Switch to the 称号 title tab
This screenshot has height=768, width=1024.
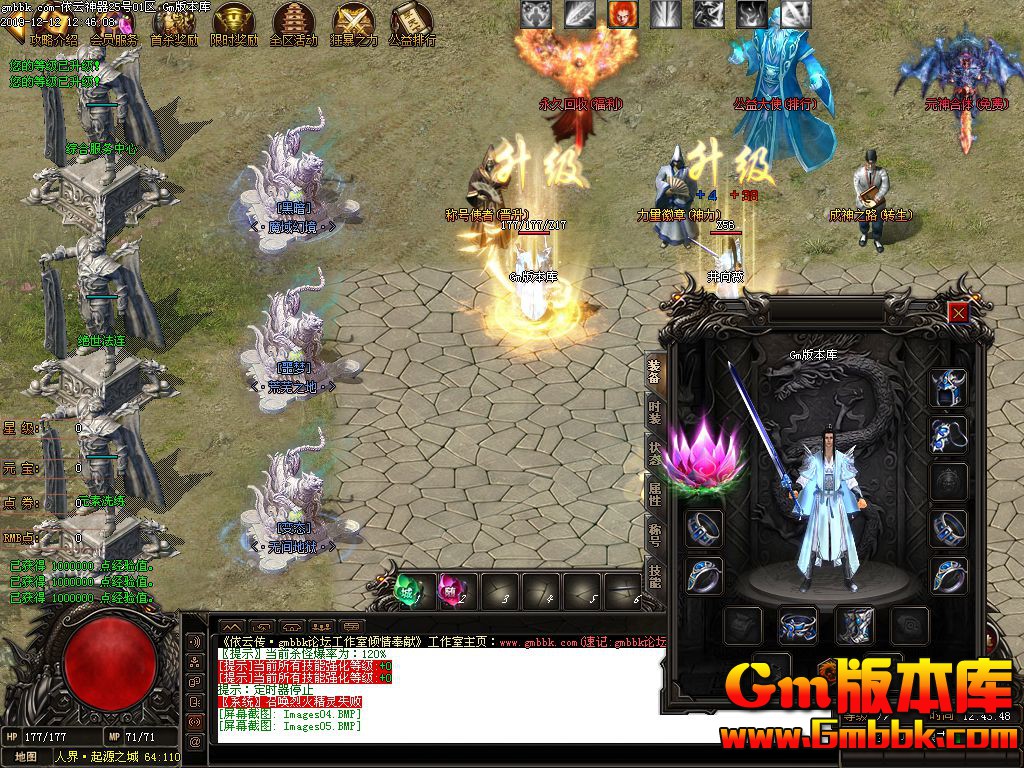coord(654,535)
